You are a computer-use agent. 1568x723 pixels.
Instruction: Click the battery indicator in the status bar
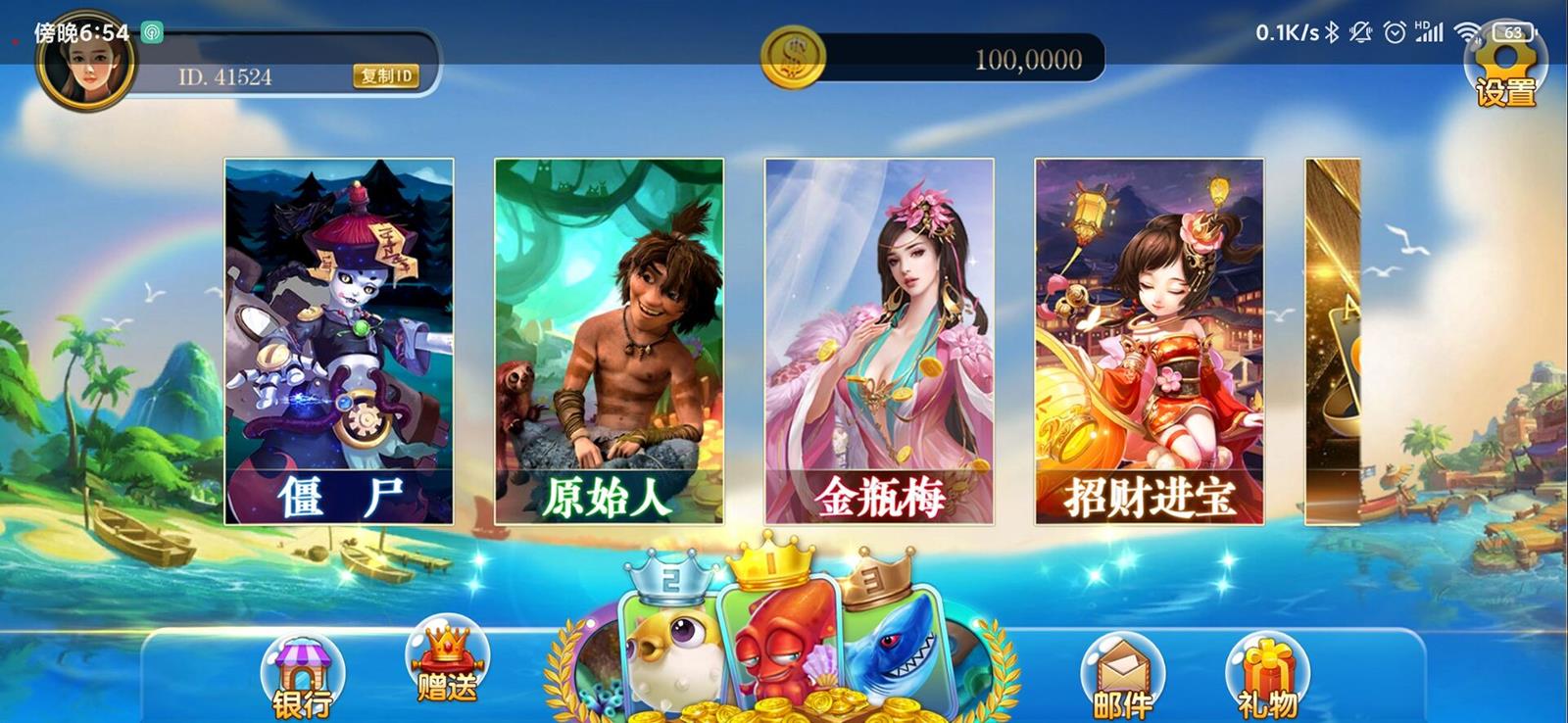point(1515,29)
